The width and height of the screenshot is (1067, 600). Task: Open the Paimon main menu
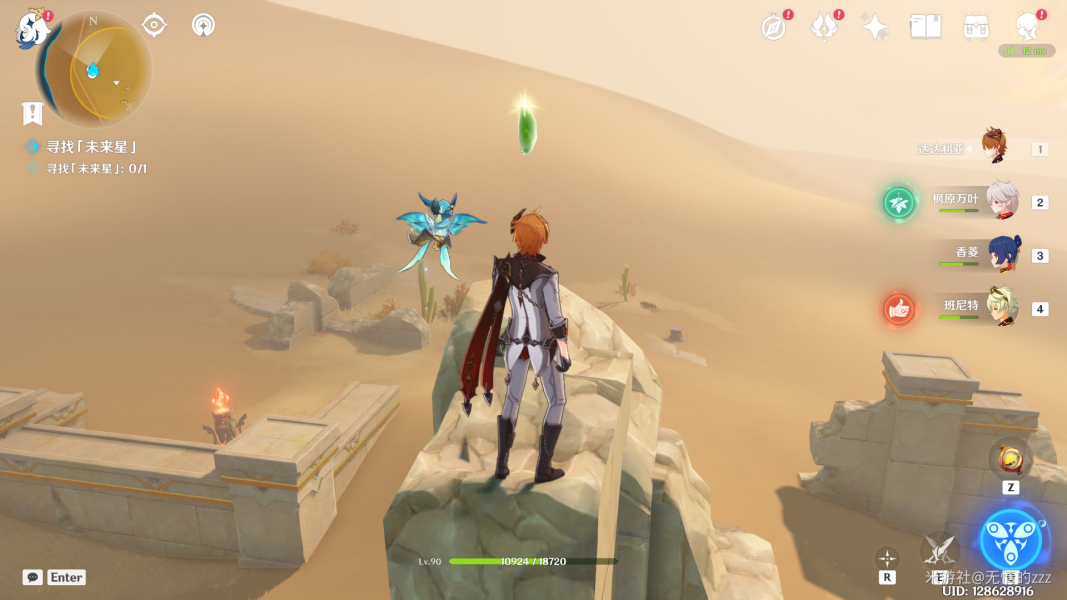tap(32, 30)
